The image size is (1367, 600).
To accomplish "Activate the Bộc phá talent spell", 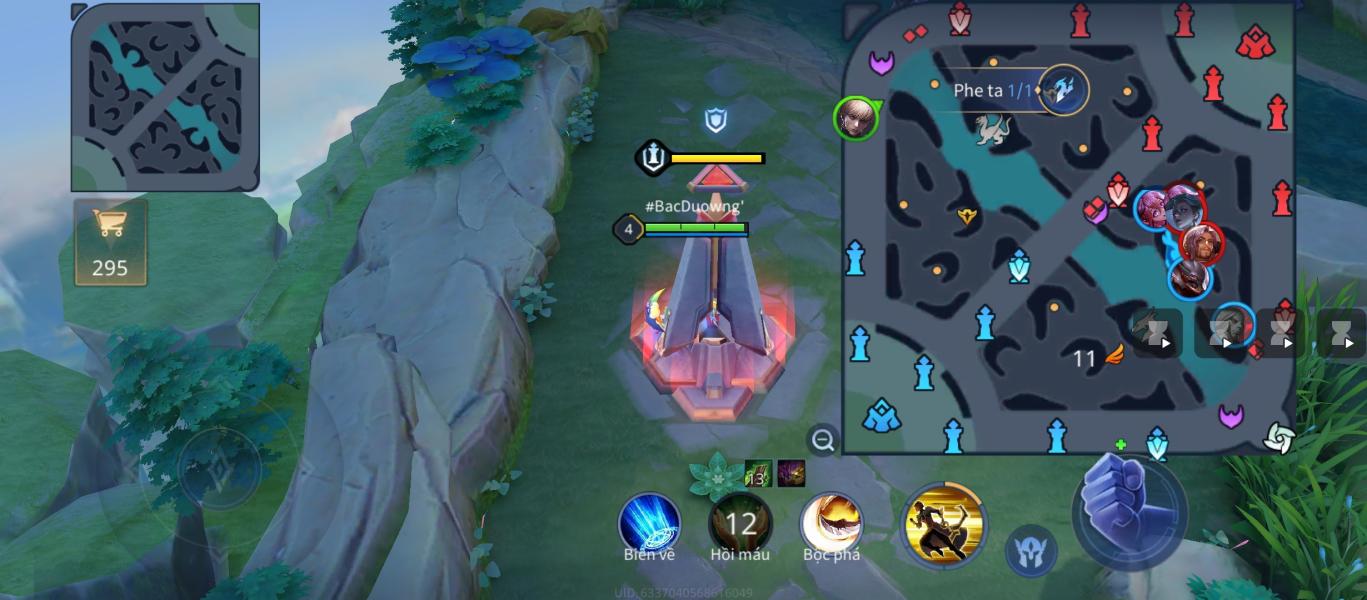I will coord(831,523).
